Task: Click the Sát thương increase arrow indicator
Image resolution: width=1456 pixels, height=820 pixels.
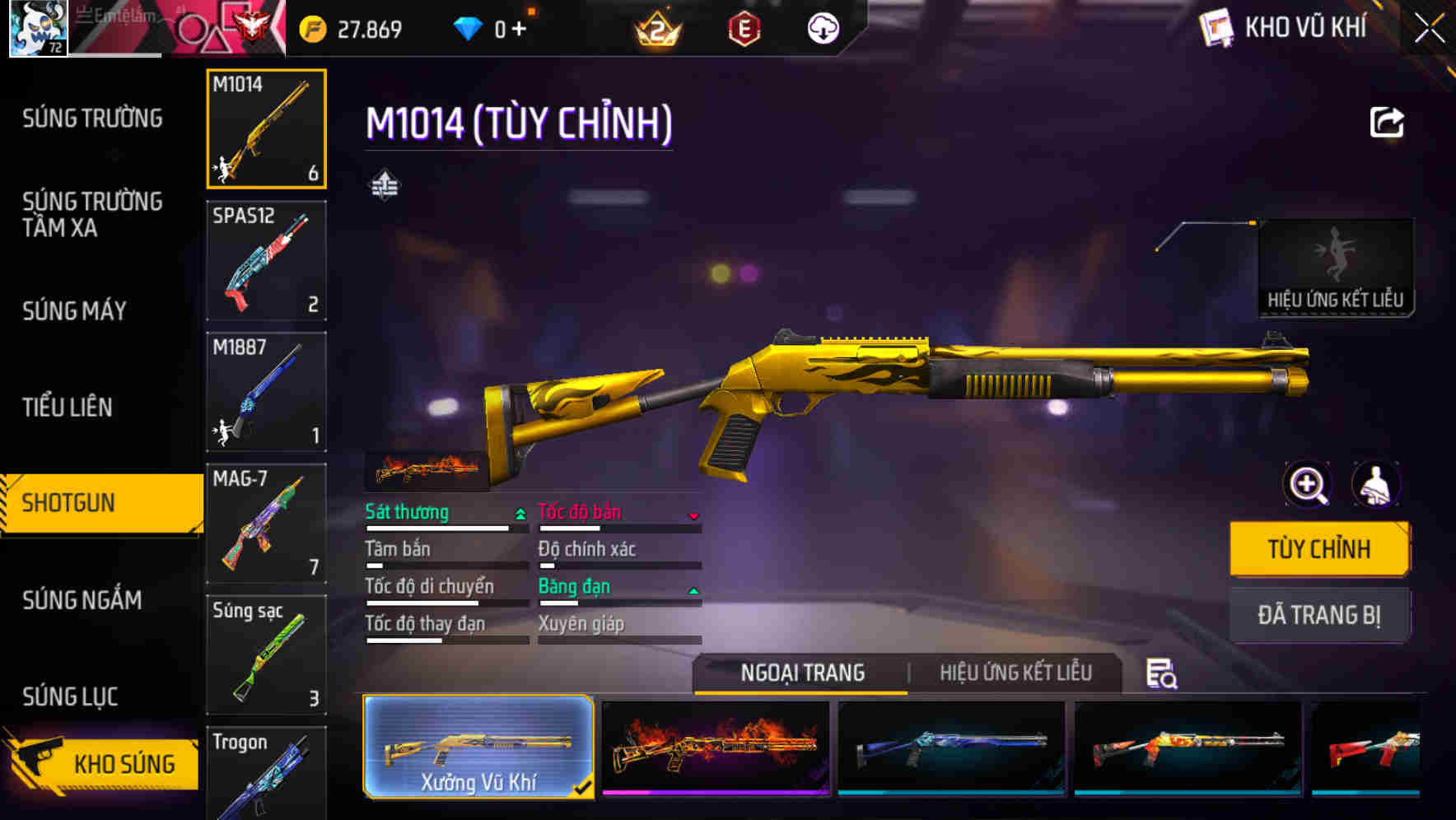Action: pyautogui.click(x=519, y=512)
